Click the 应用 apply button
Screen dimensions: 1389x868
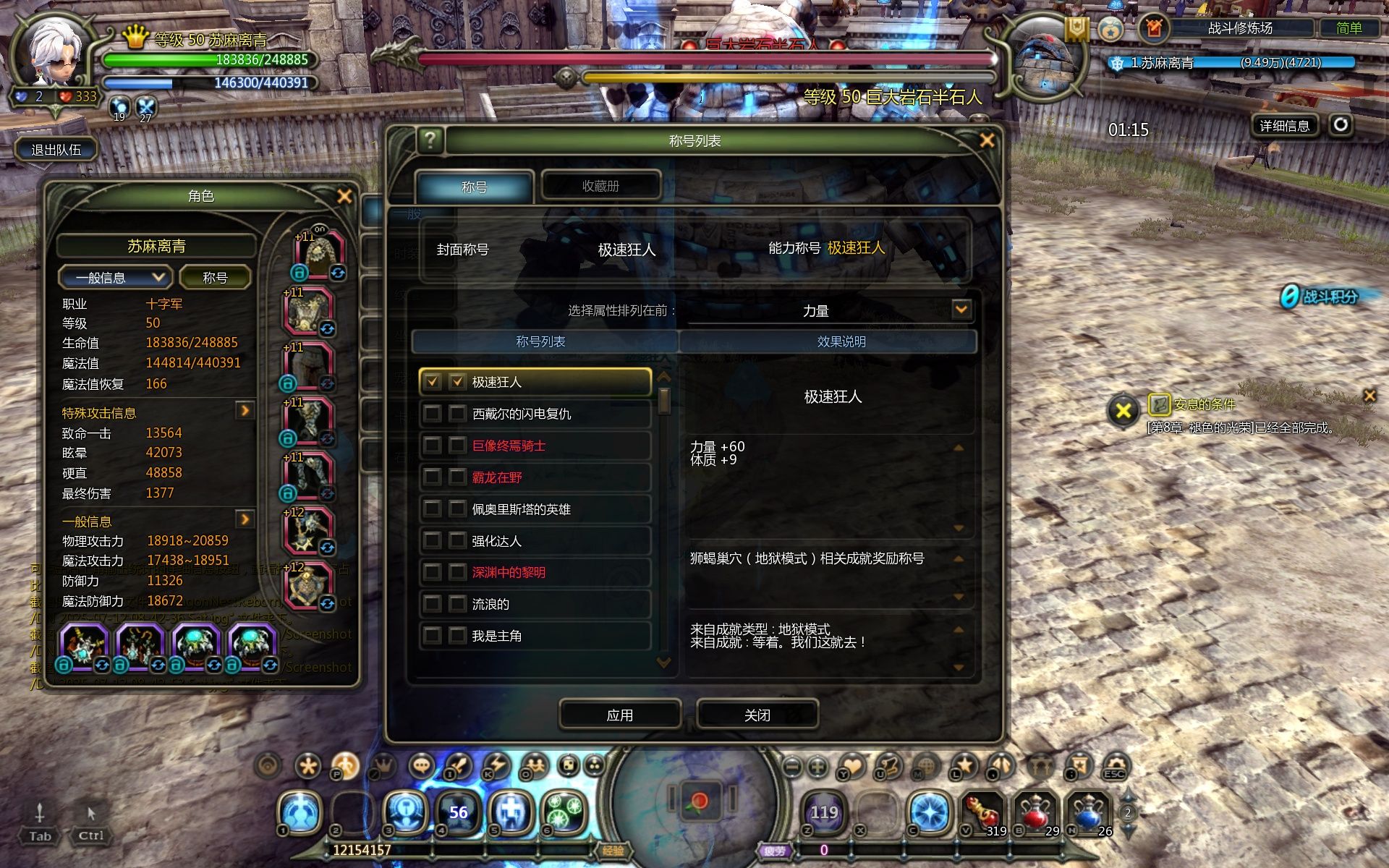point(620,715)
